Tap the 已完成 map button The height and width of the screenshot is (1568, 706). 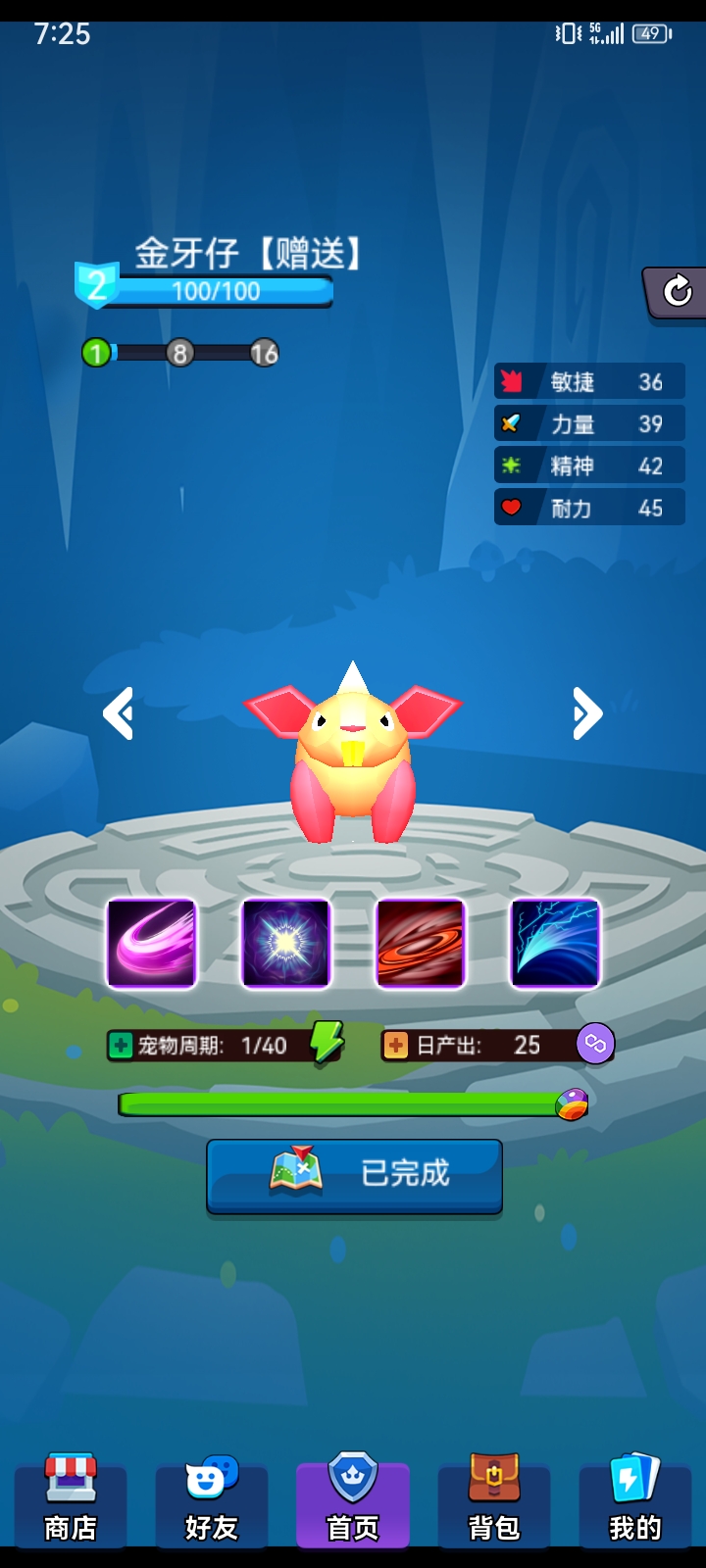[354, 1174]
